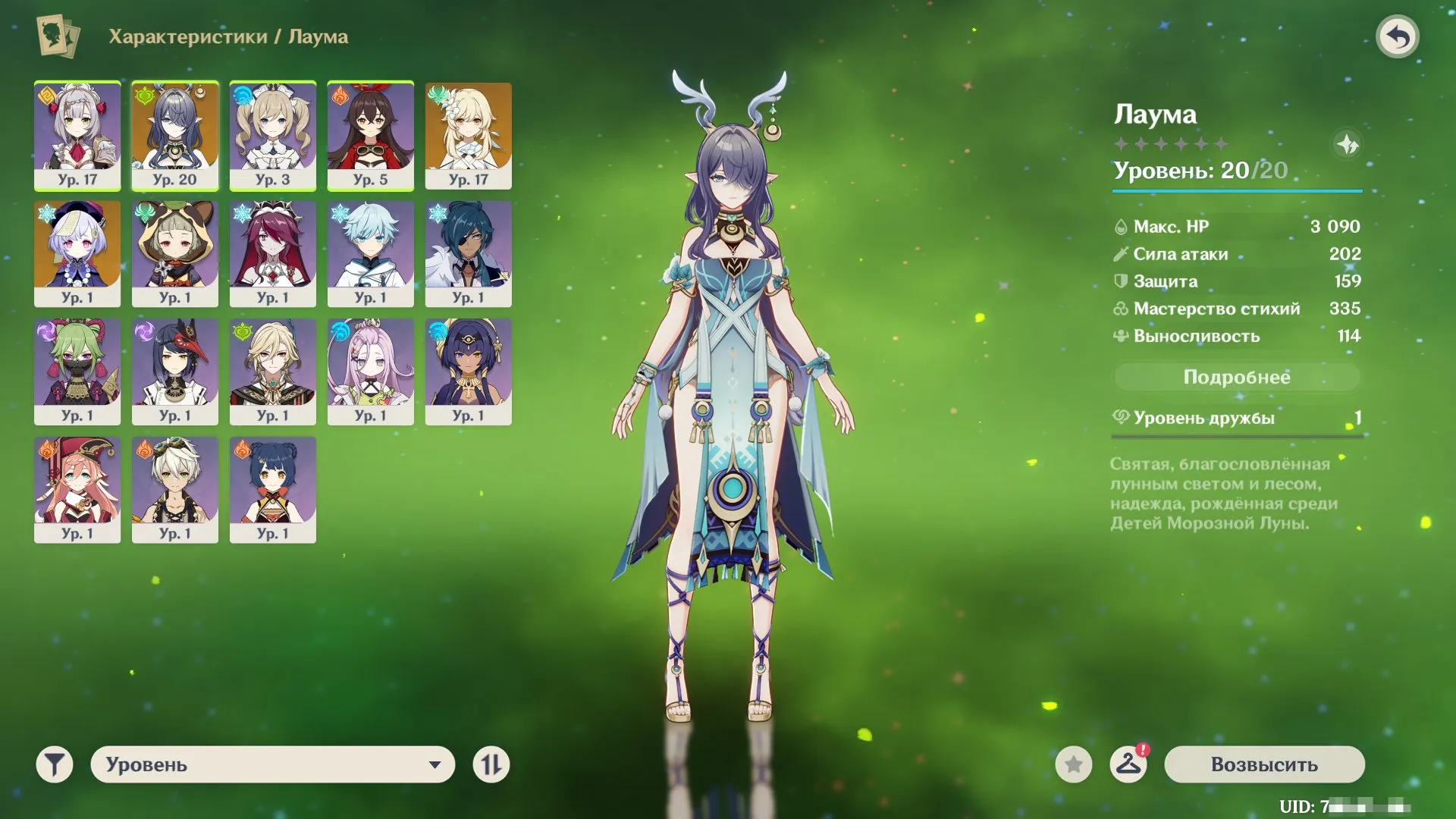The height and width of the screenshot is (819, 1456).
Task: Open the Уровень sorting dropdown
Action: click(273, 765)
